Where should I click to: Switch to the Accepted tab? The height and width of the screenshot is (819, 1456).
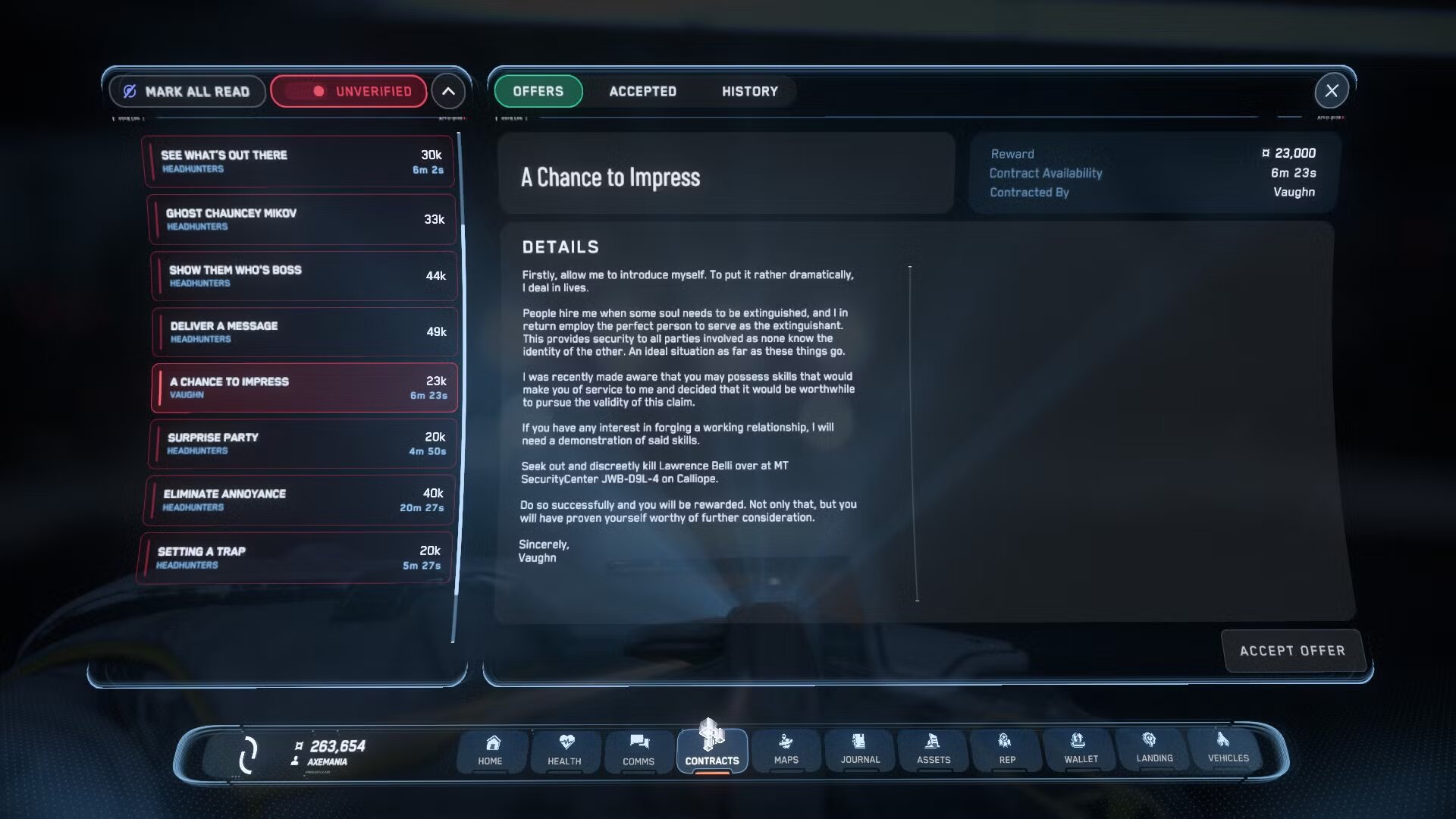click(642, 91)
